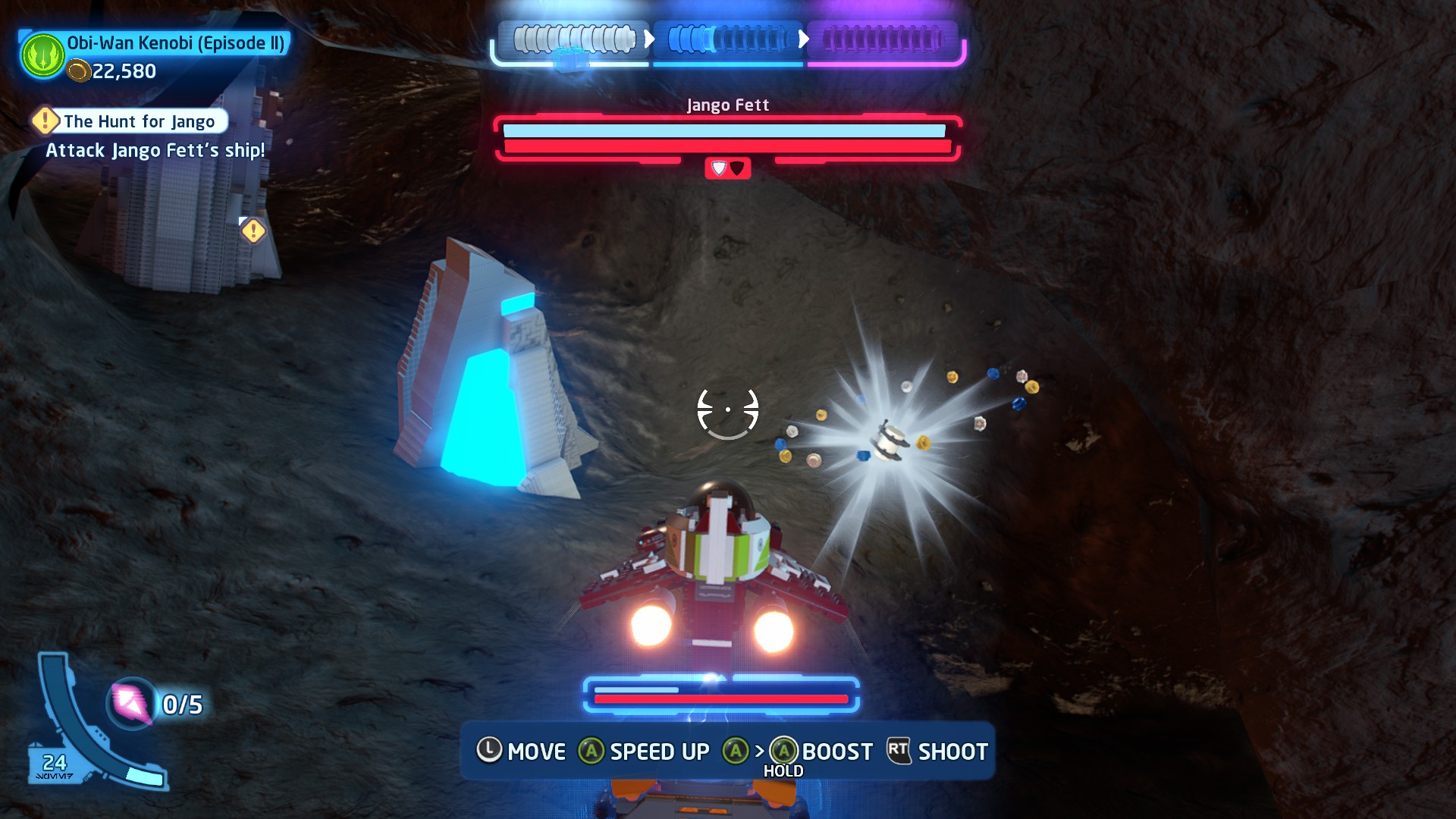Viewport: 1456px width, 819px height.
Task: Select the Obi-Wan Kenobi Jedi portrait icon
Action: (x=43, y=55)
